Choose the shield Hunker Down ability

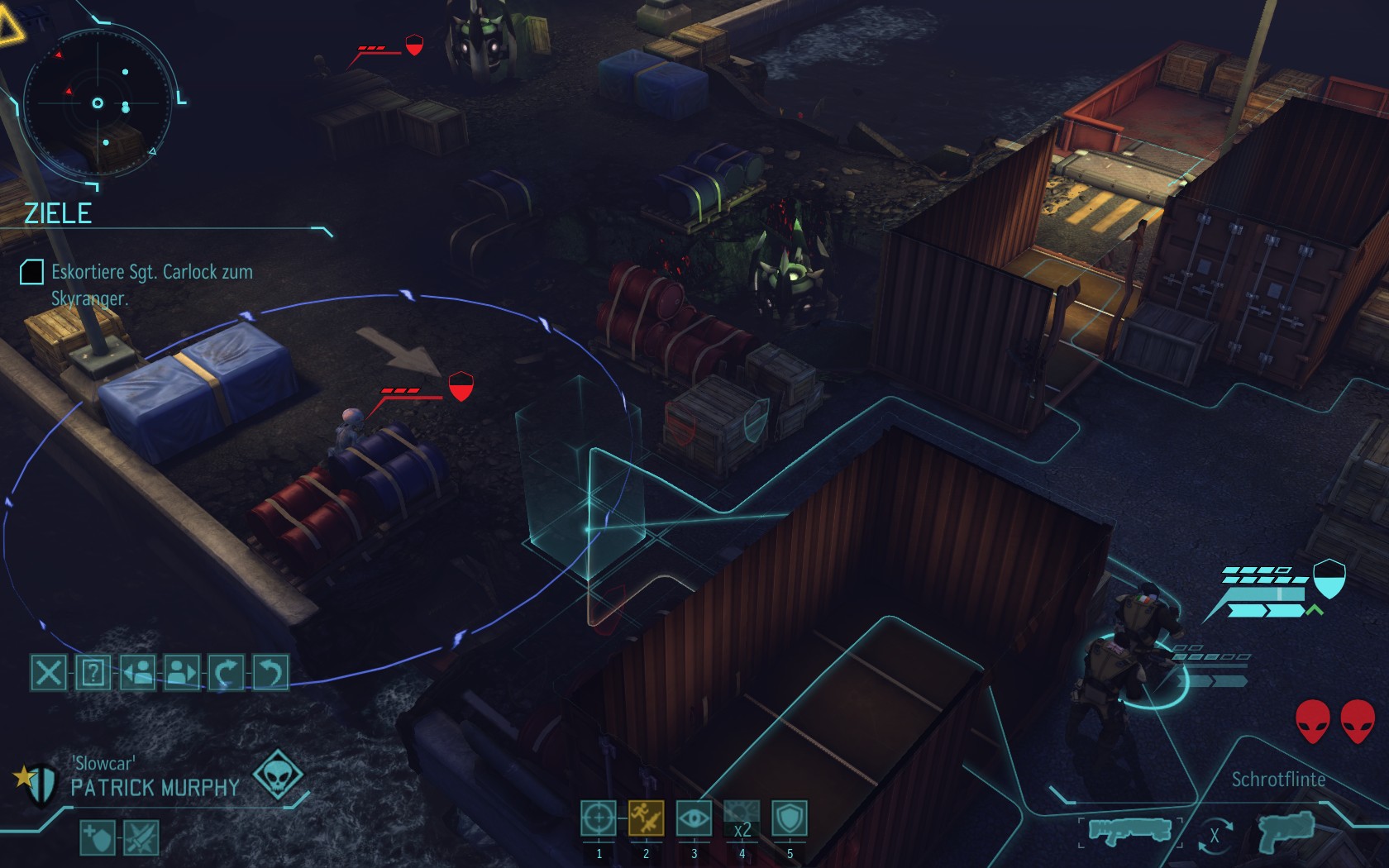(x=790, y=818)
